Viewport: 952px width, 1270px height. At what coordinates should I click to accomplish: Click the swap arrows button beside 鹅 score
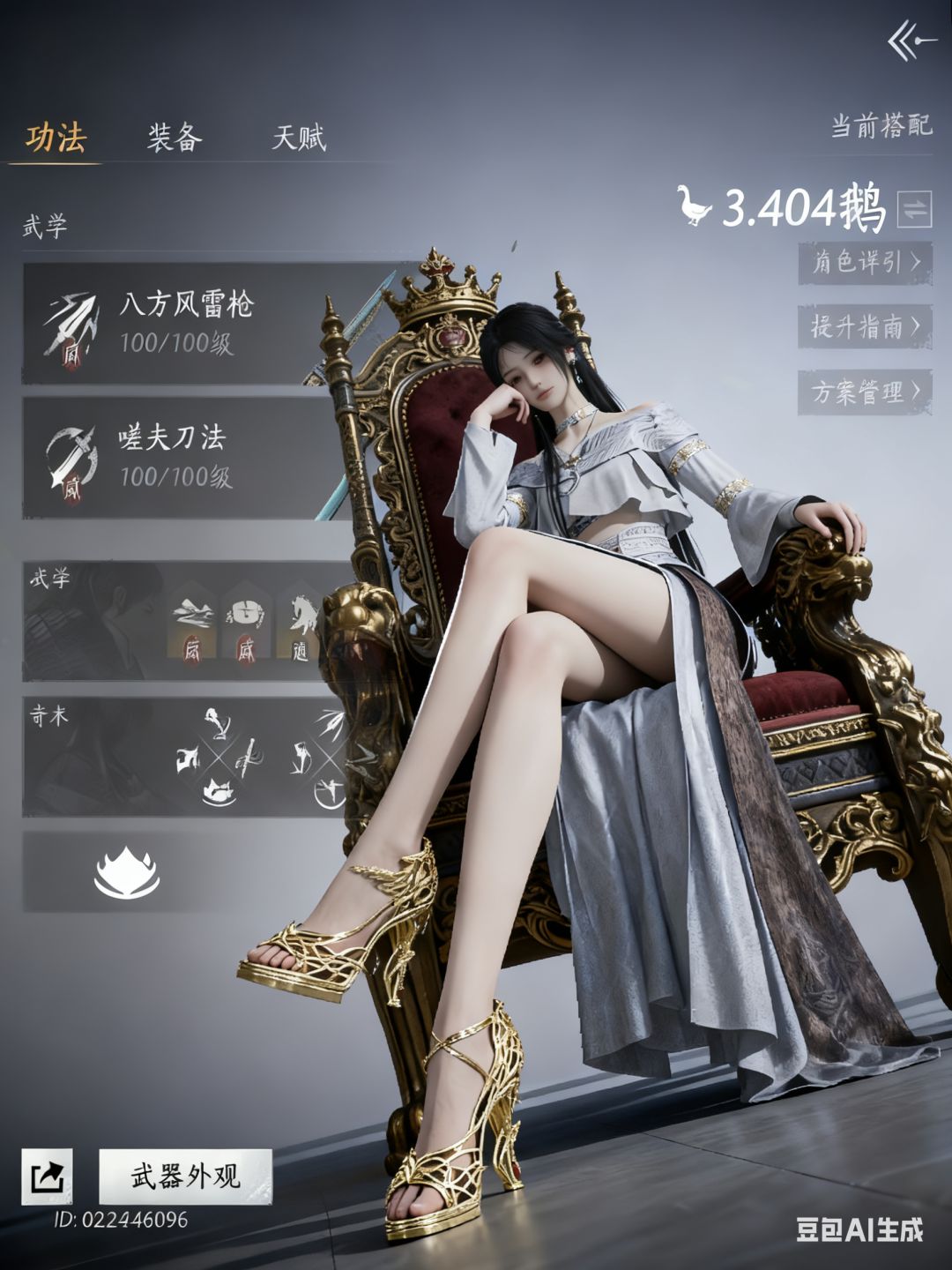914,209
